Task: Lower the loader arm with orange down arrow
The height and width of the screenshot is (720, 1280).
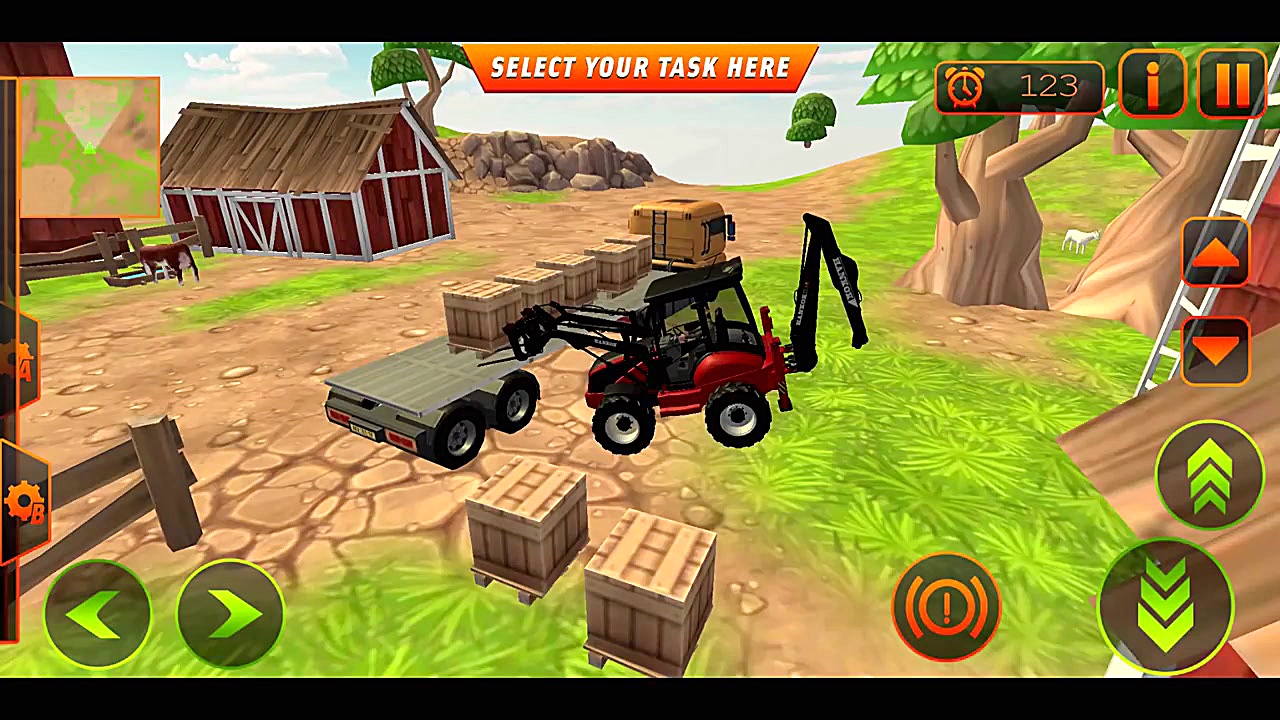Action: coord(1214,352)
